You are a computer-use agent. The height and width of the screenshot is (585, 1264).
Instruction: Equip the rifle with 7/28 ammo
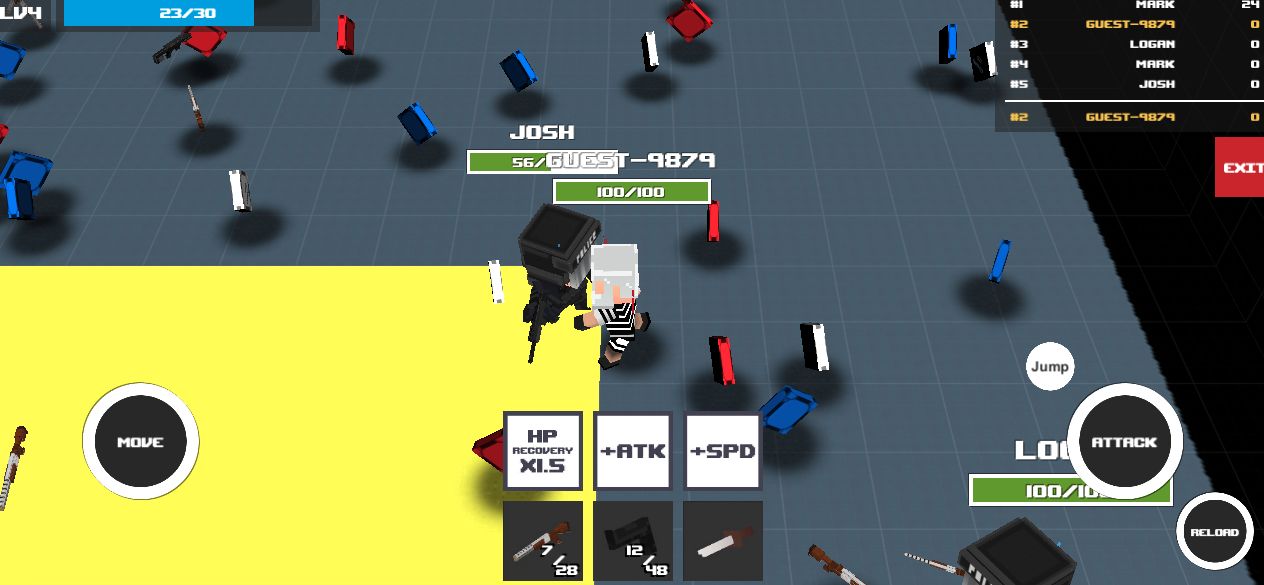click(542, 541)
